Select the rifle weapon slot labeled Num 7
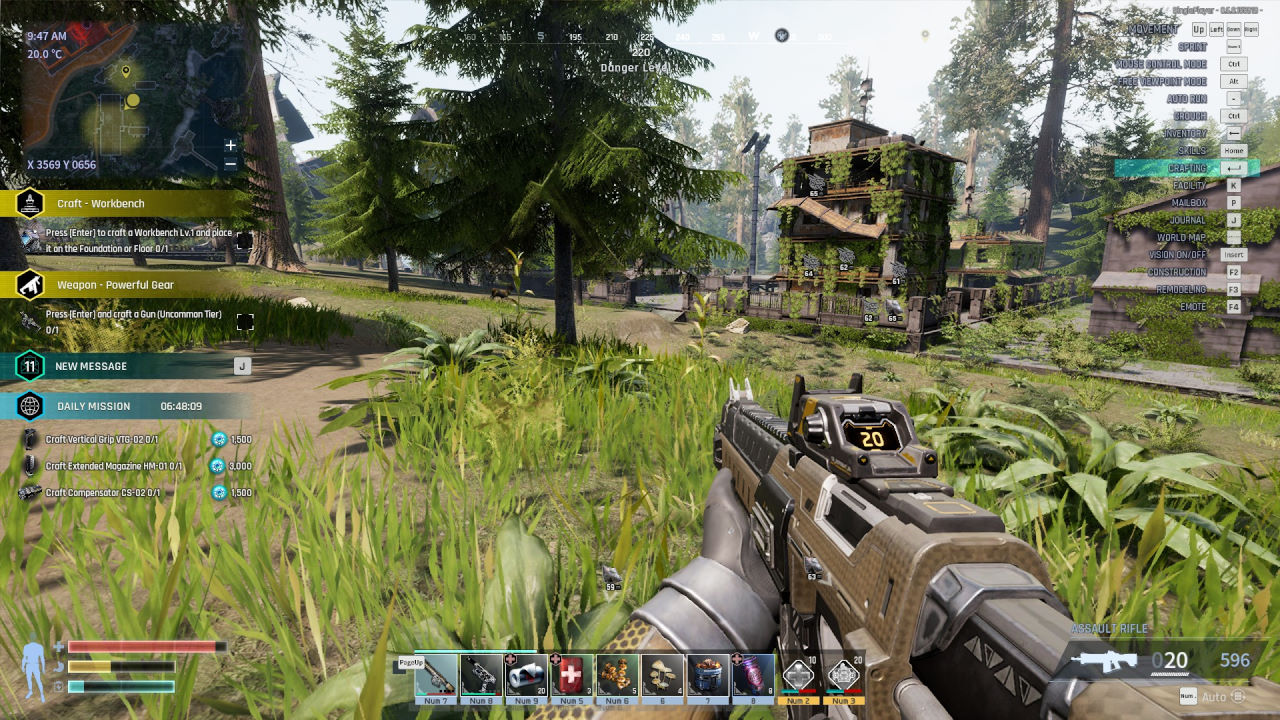Viewport: 1280px width, 720px height. 436,675
